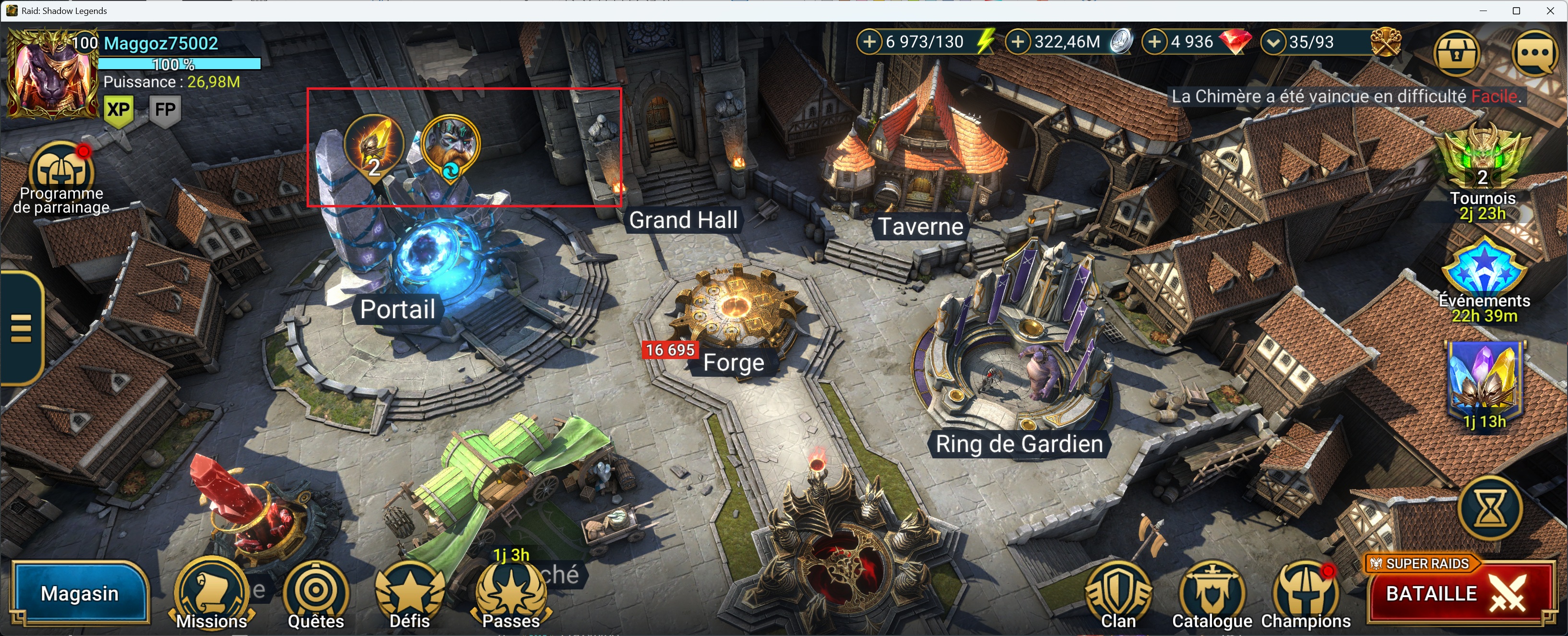Open the Catalogue
The image size is (1568, 636).
(x=1212, y=594)
